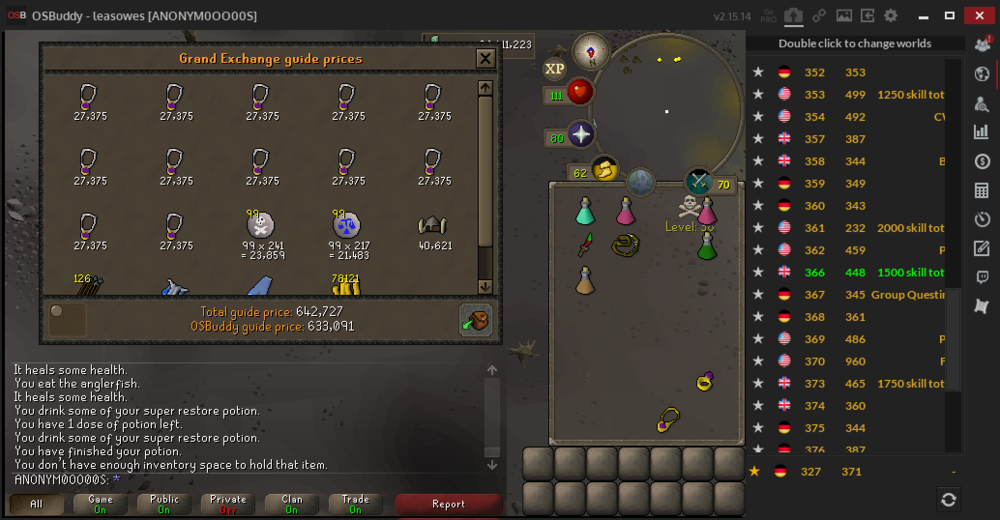1000x520 pixels.
Task: Select world 366 in the world list
Action: click(x=850, y=272)
